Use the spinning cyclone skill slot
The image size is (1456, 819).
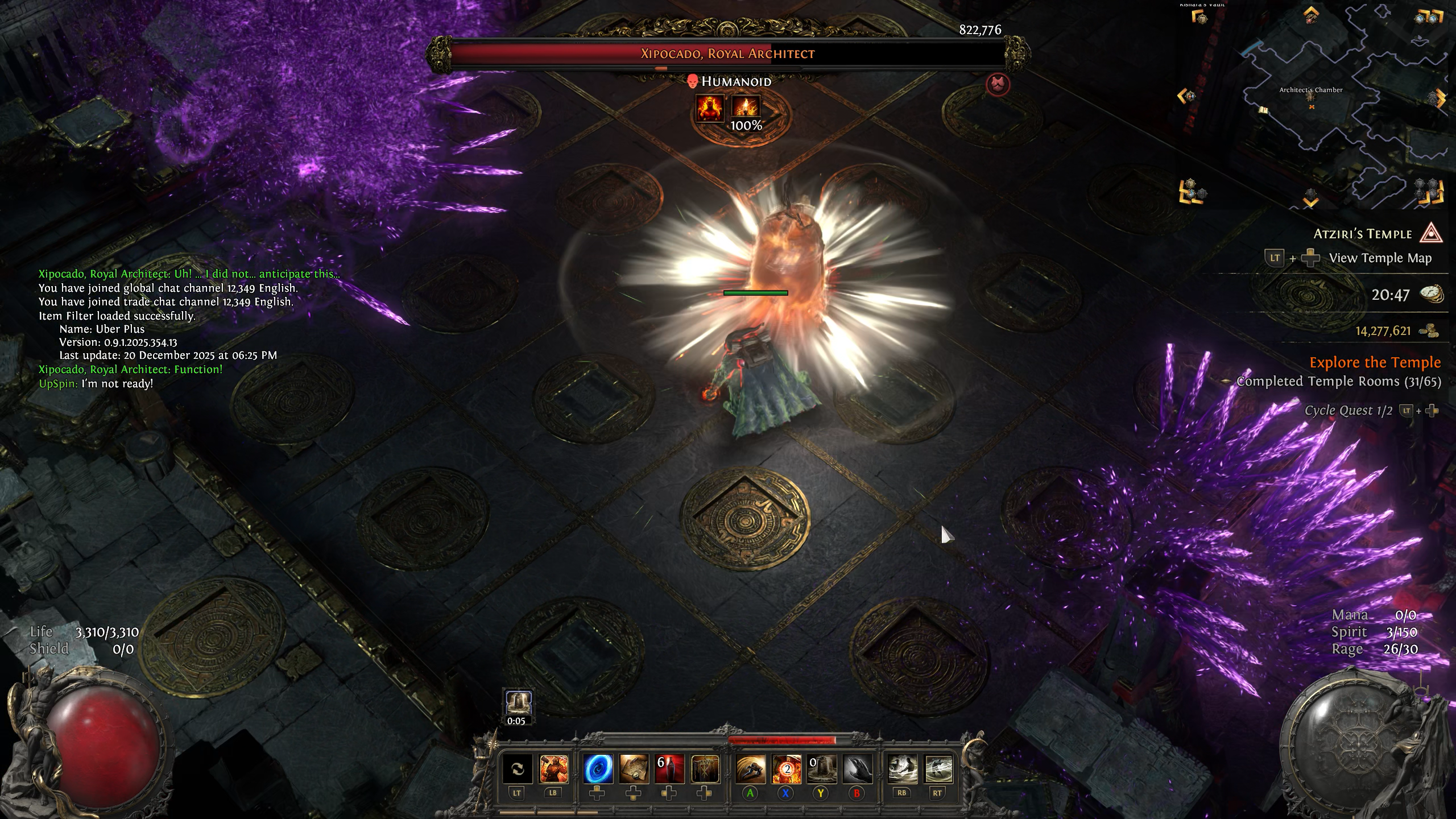pyautogui.click(x=938, y=769)
